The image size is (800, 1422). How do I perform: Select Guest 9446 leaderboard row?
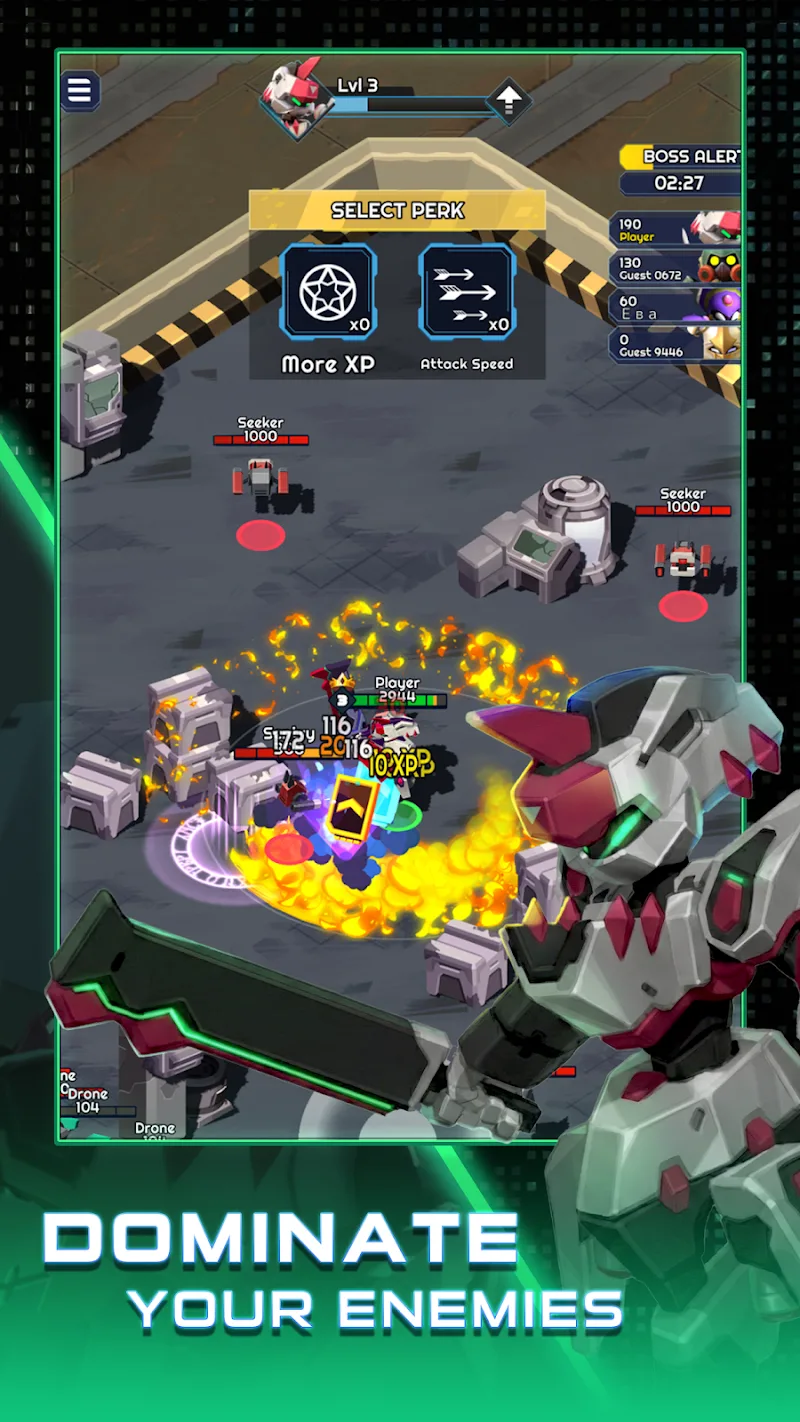pyautogui.click(x=675, y=345)
